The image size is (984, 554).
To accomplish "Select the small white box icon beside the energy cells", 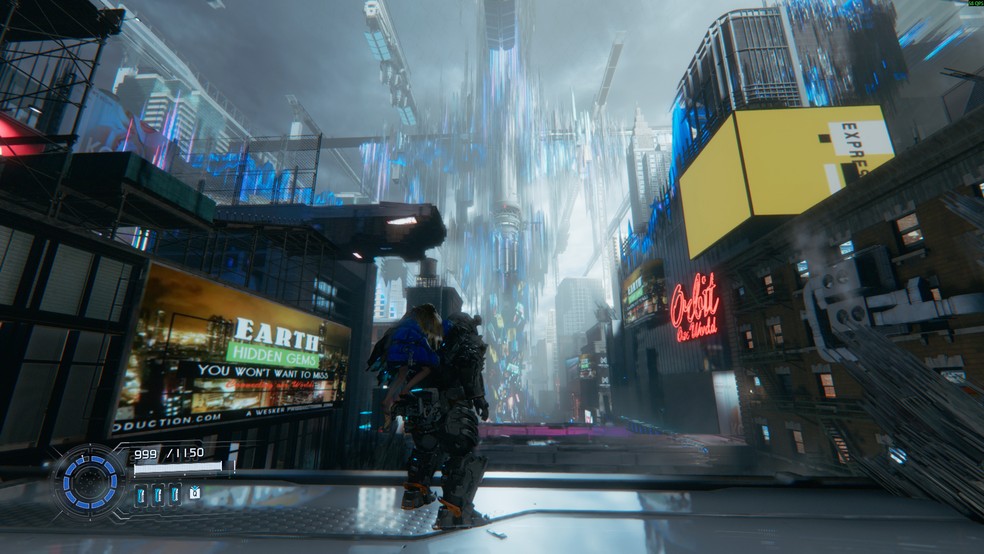I will click(x=194, y=493).
